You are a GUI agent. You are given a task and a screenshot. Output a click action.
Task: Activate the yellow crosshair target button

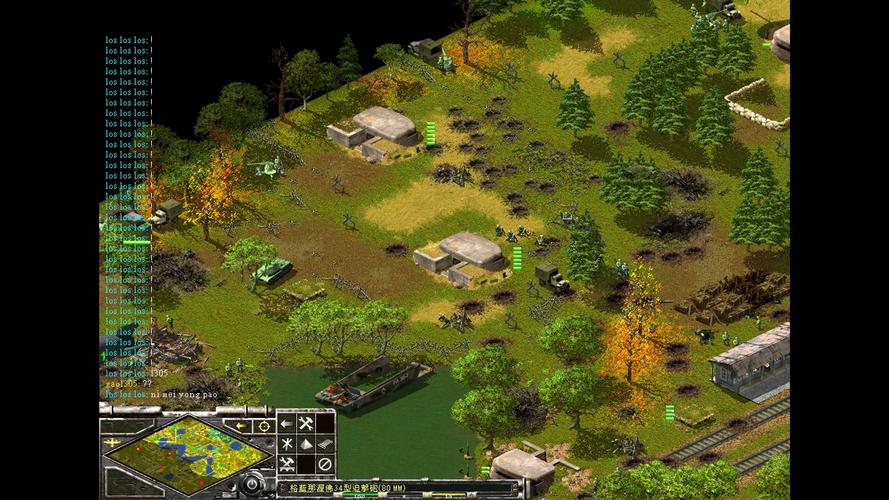click(x=263, y=425)
